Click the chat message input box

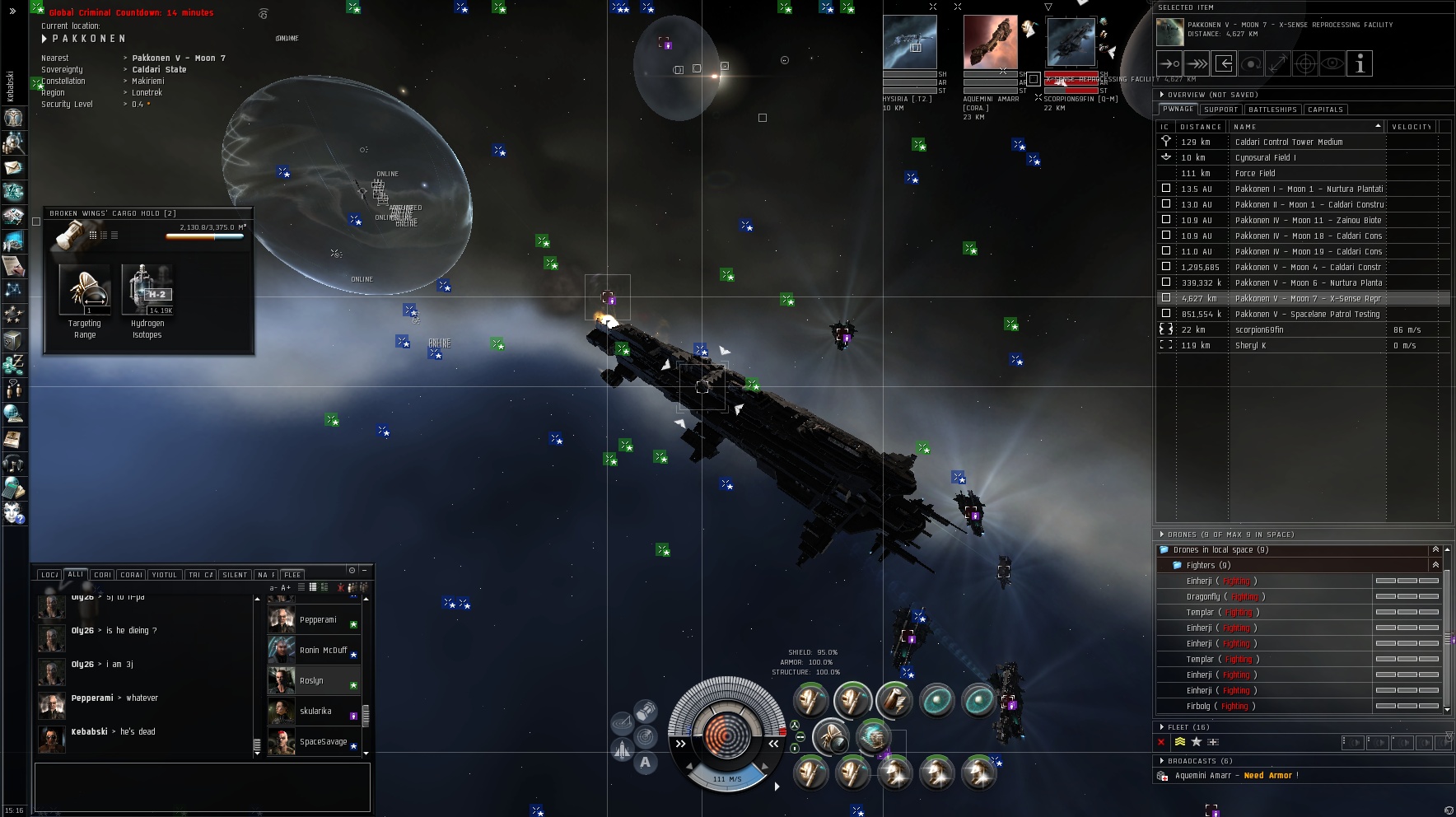(202, 787)
